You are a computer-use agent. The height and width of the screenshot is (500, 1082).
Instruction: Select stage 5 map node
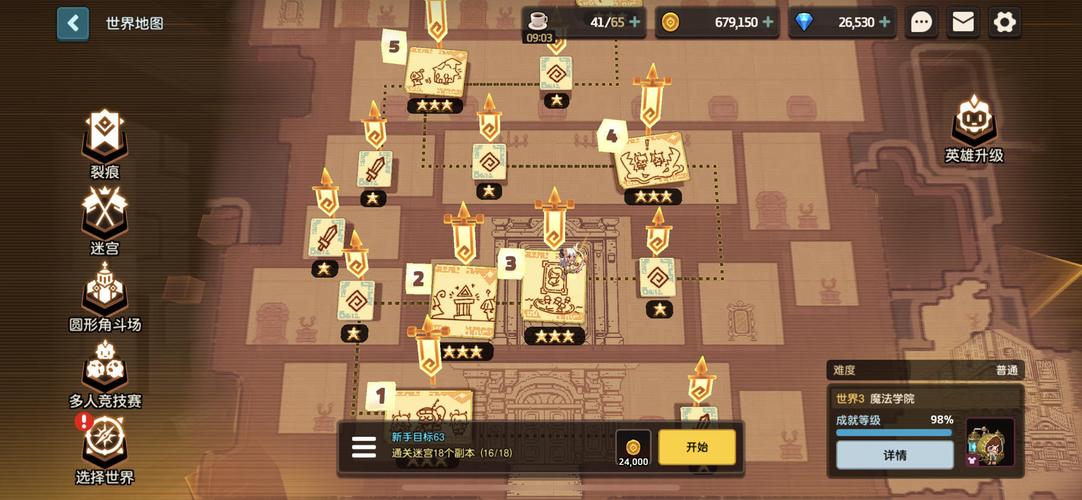pos(435,72)
